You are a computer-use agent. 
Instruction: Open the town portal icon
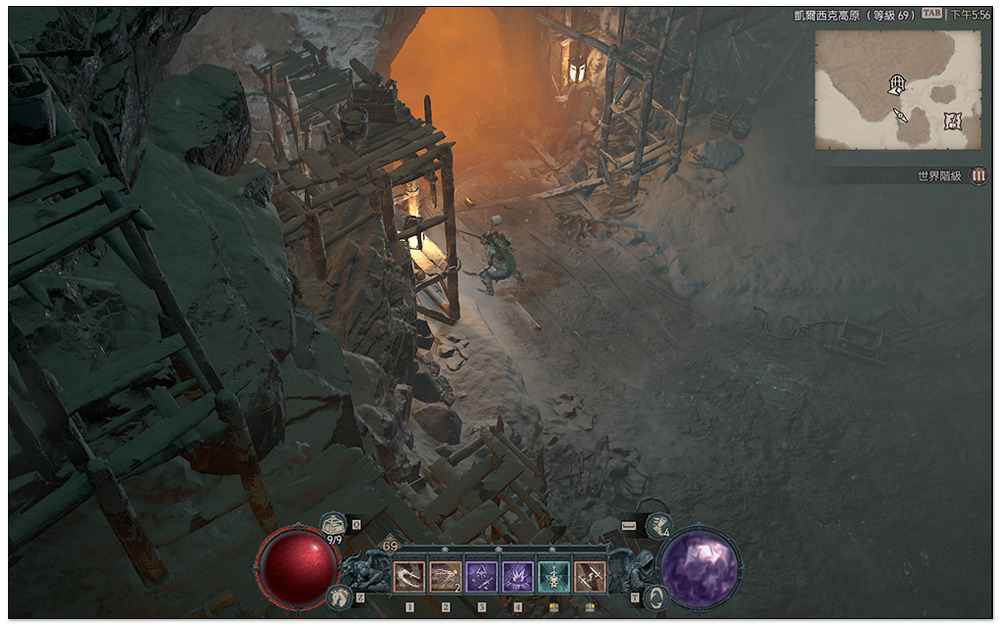point(656,597)
